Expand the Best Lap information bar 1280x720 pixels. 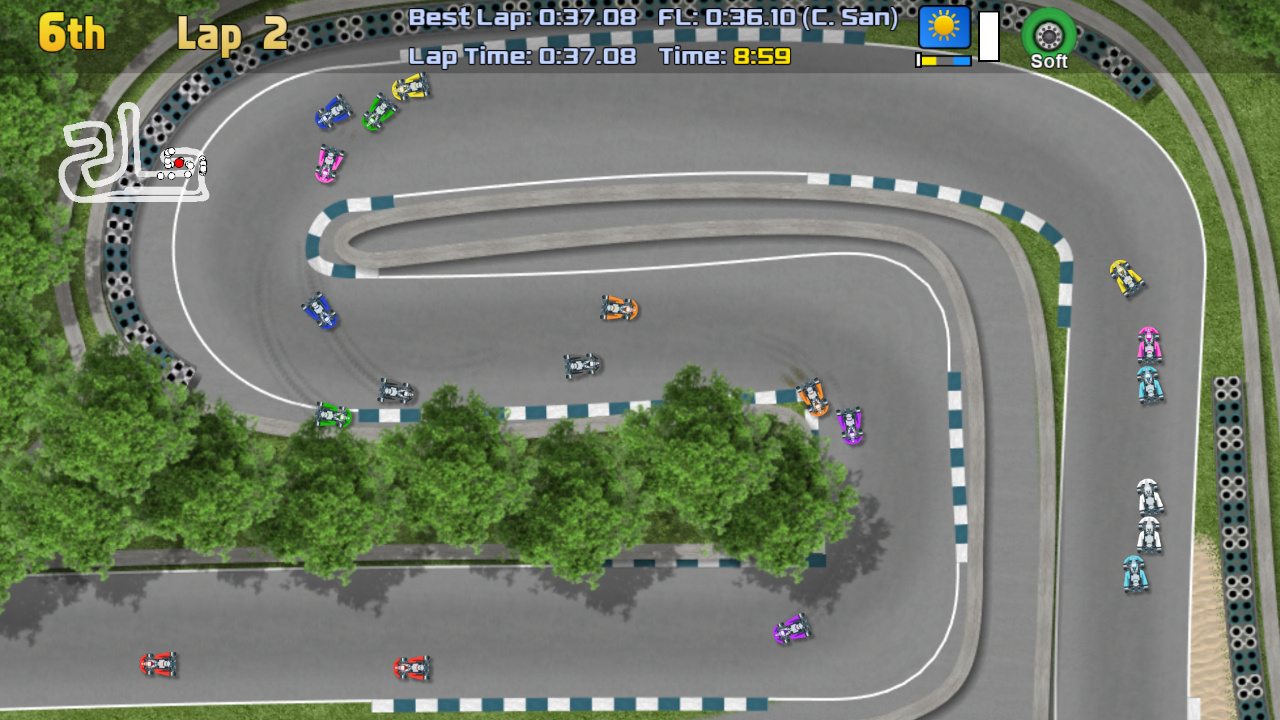520,17
